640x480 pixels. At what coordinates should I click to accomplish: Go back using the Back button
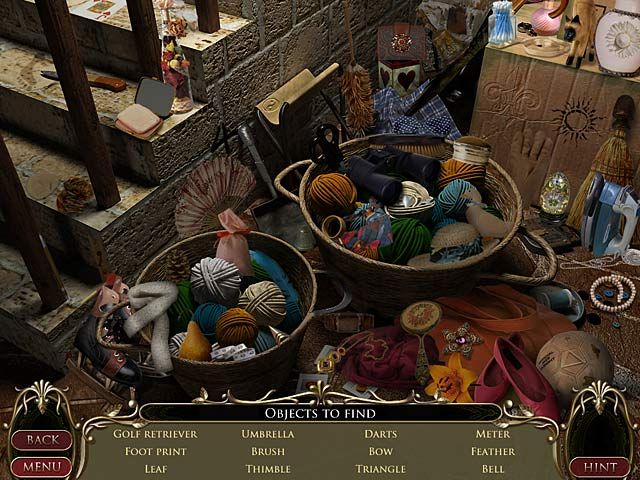[41, 440]
